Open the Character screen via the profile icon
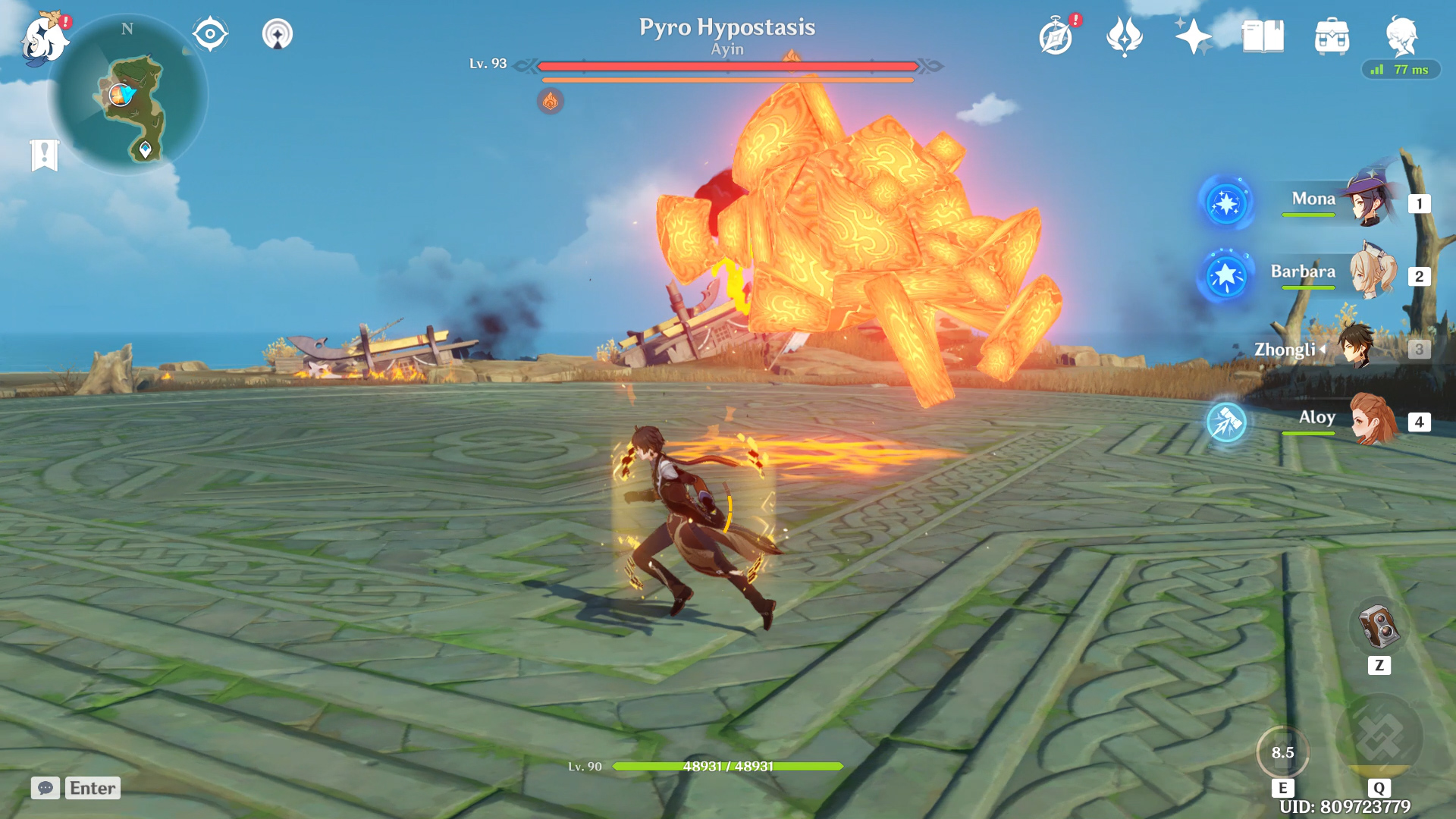The height and width of the screenshot is (819, 1456). [1404, 33]
